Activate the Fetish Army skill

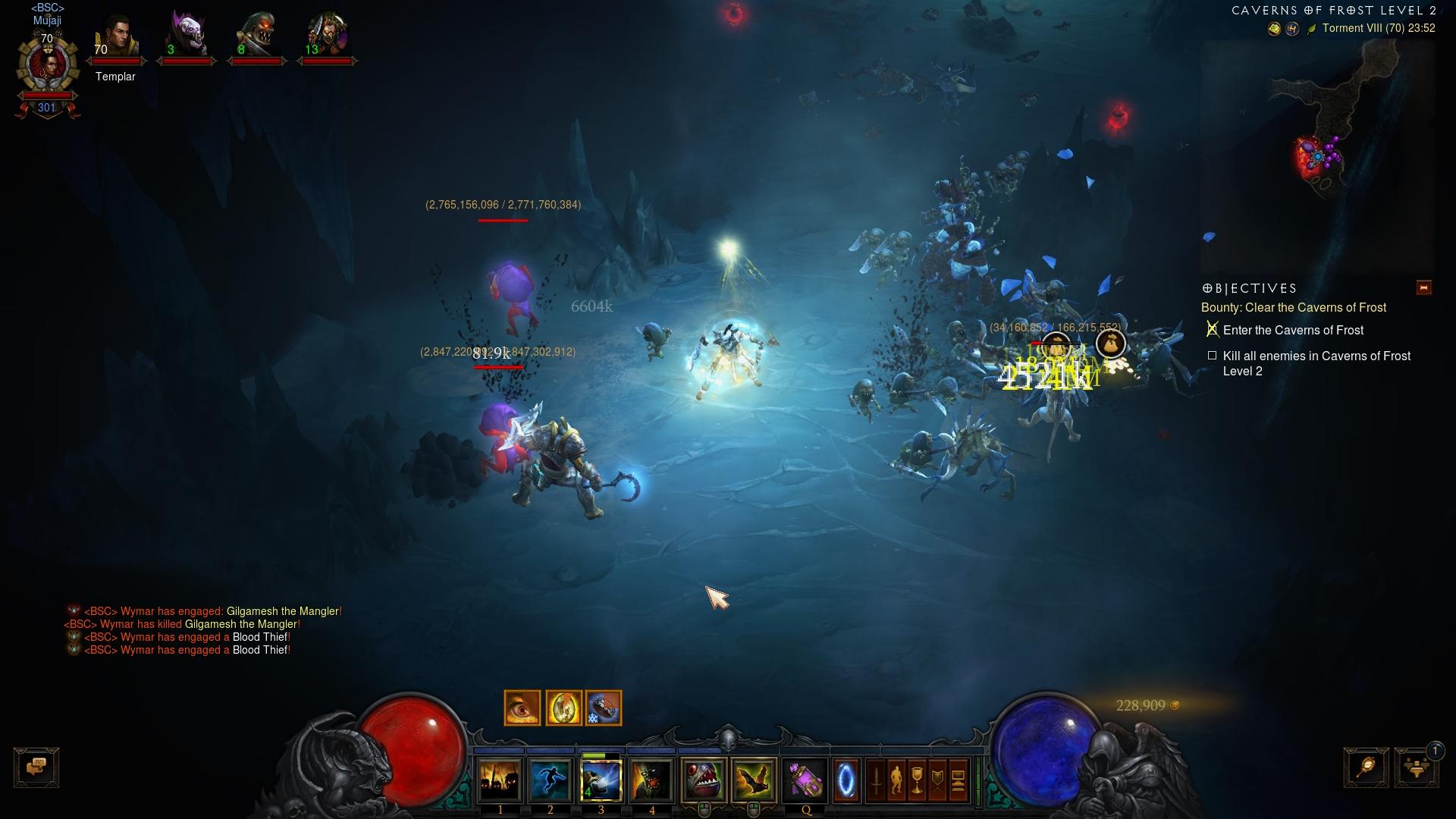coord(500,780)
